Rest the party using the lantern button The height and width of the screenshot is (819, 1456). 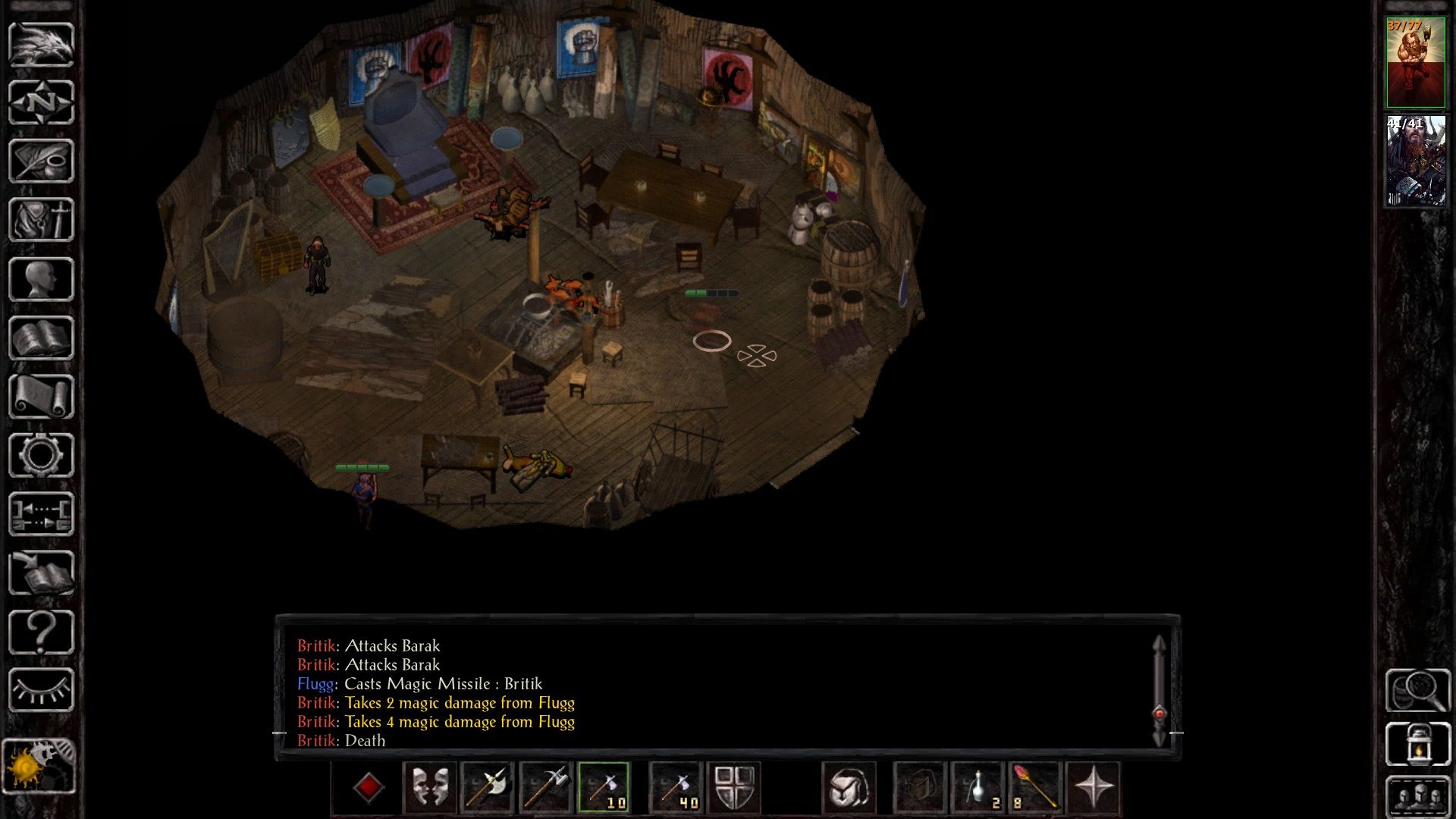pyautogui.click(x=1418, y=745)
